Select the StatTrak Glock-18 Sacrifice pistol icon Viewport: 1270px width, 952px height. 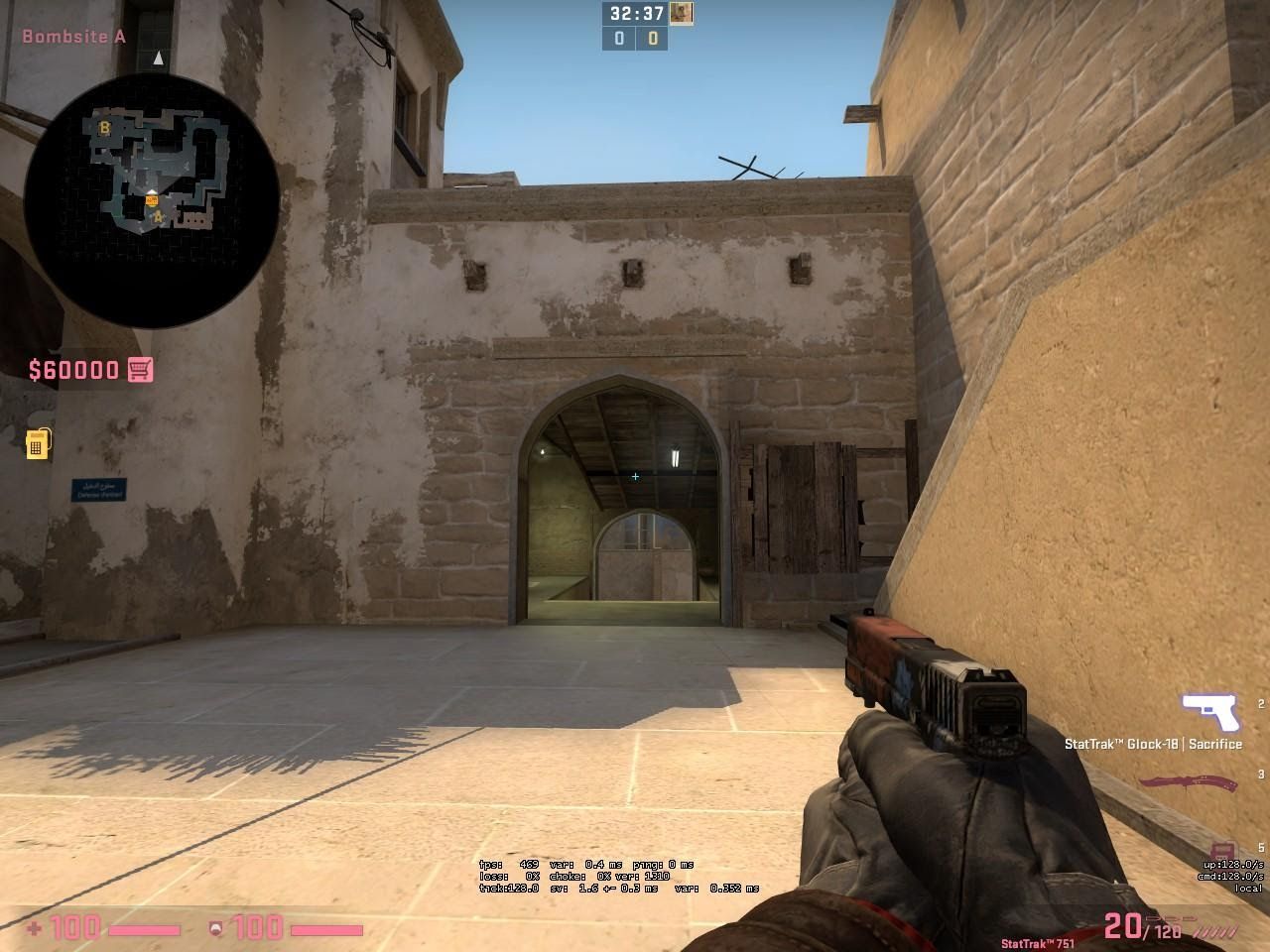coord(1210,712)
